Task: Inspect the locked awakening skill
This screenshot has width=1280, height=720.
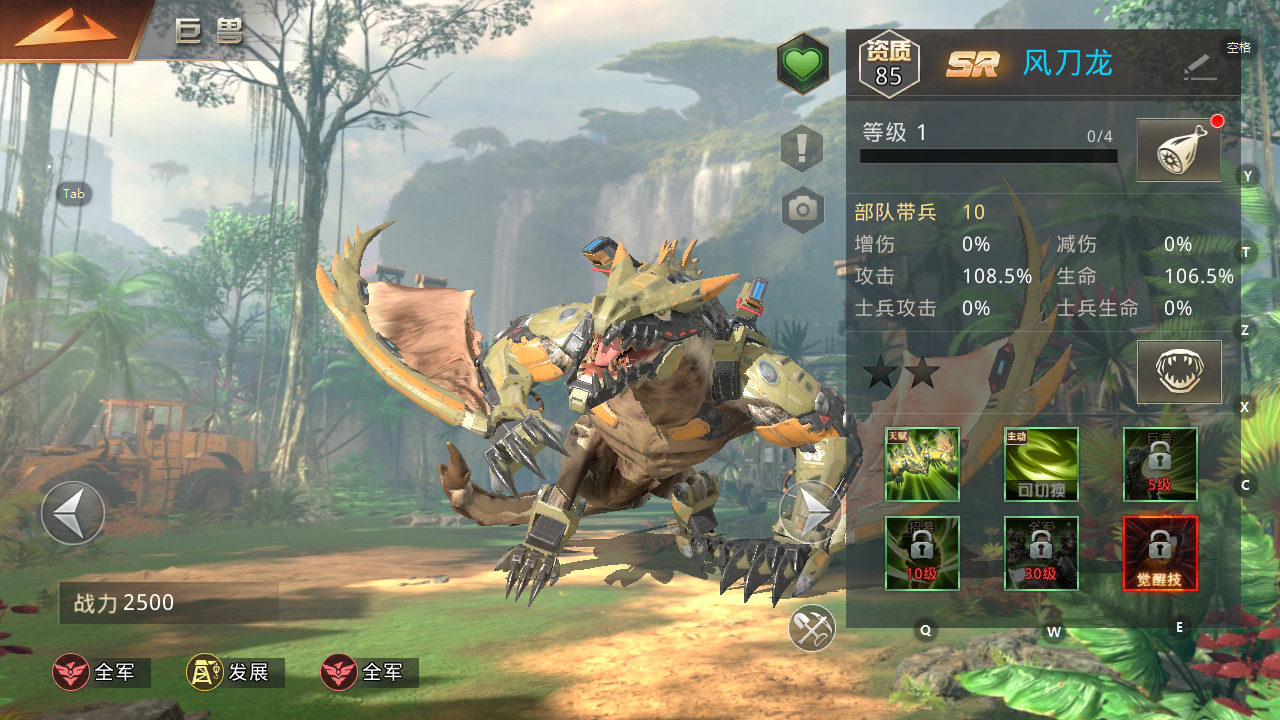Action: [1160, 553]
